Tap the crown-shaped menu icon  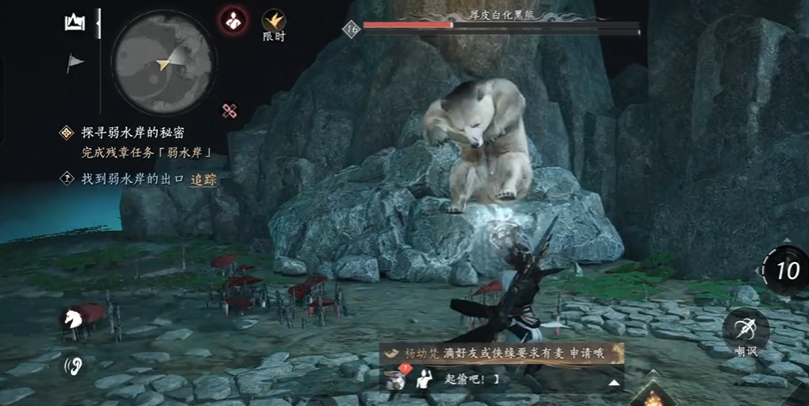click(74, 22)
